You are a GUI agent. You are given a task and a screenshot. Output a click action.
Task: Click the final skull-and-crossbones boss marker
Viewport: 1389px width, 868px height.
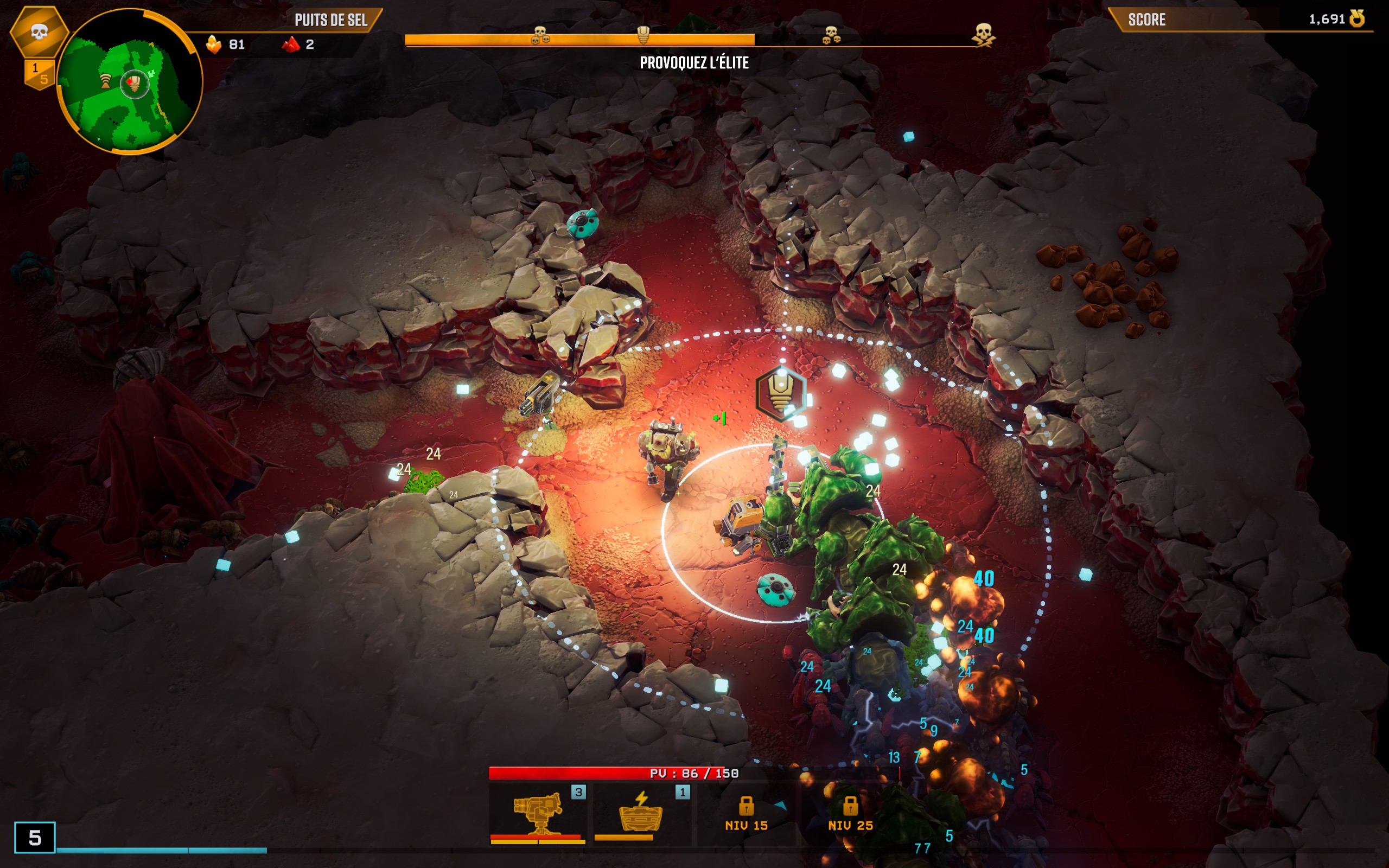point(983,34)
